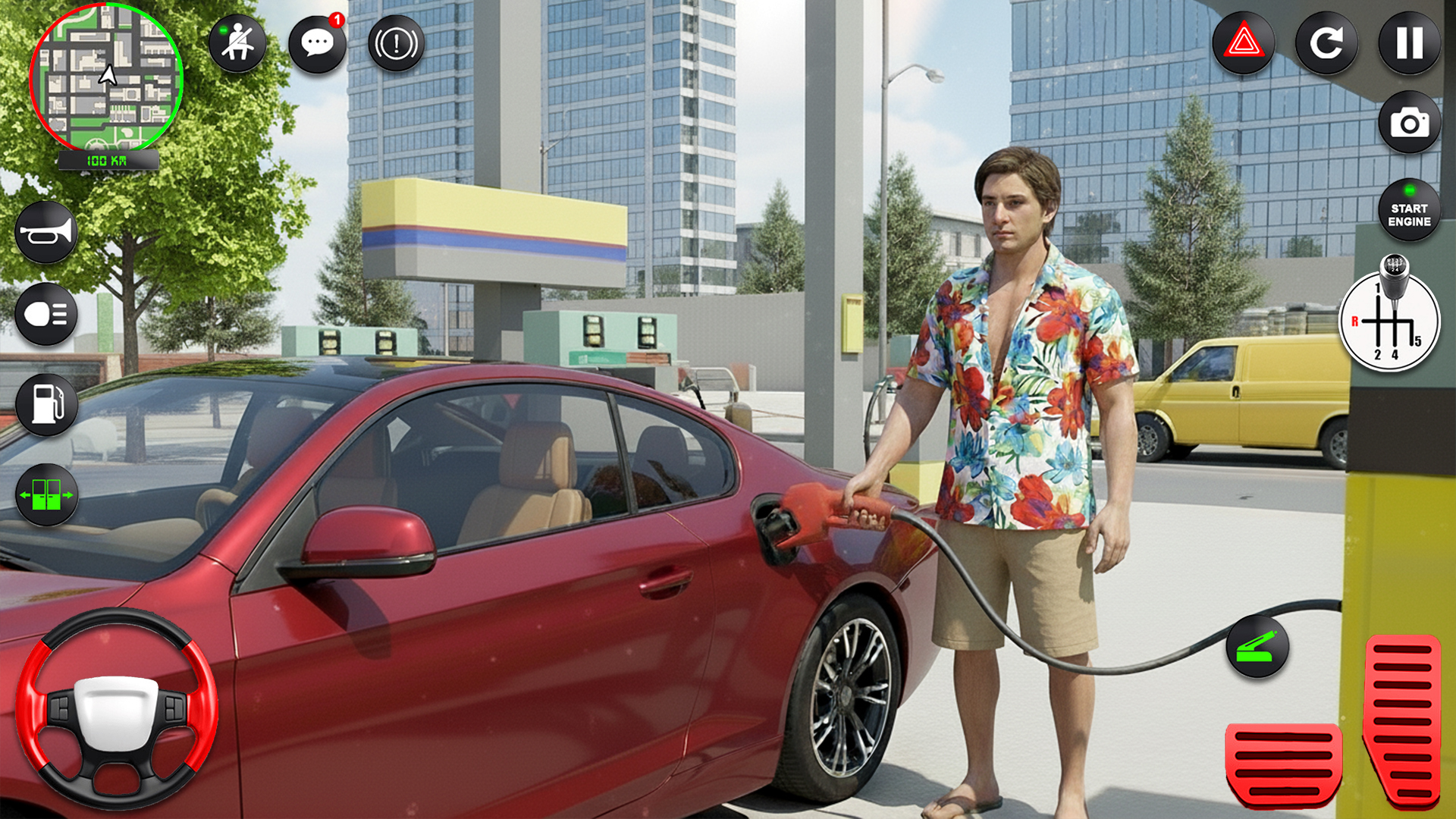Pause the game
This screenshot has width=1456, height=819.
coord(1408,43)
